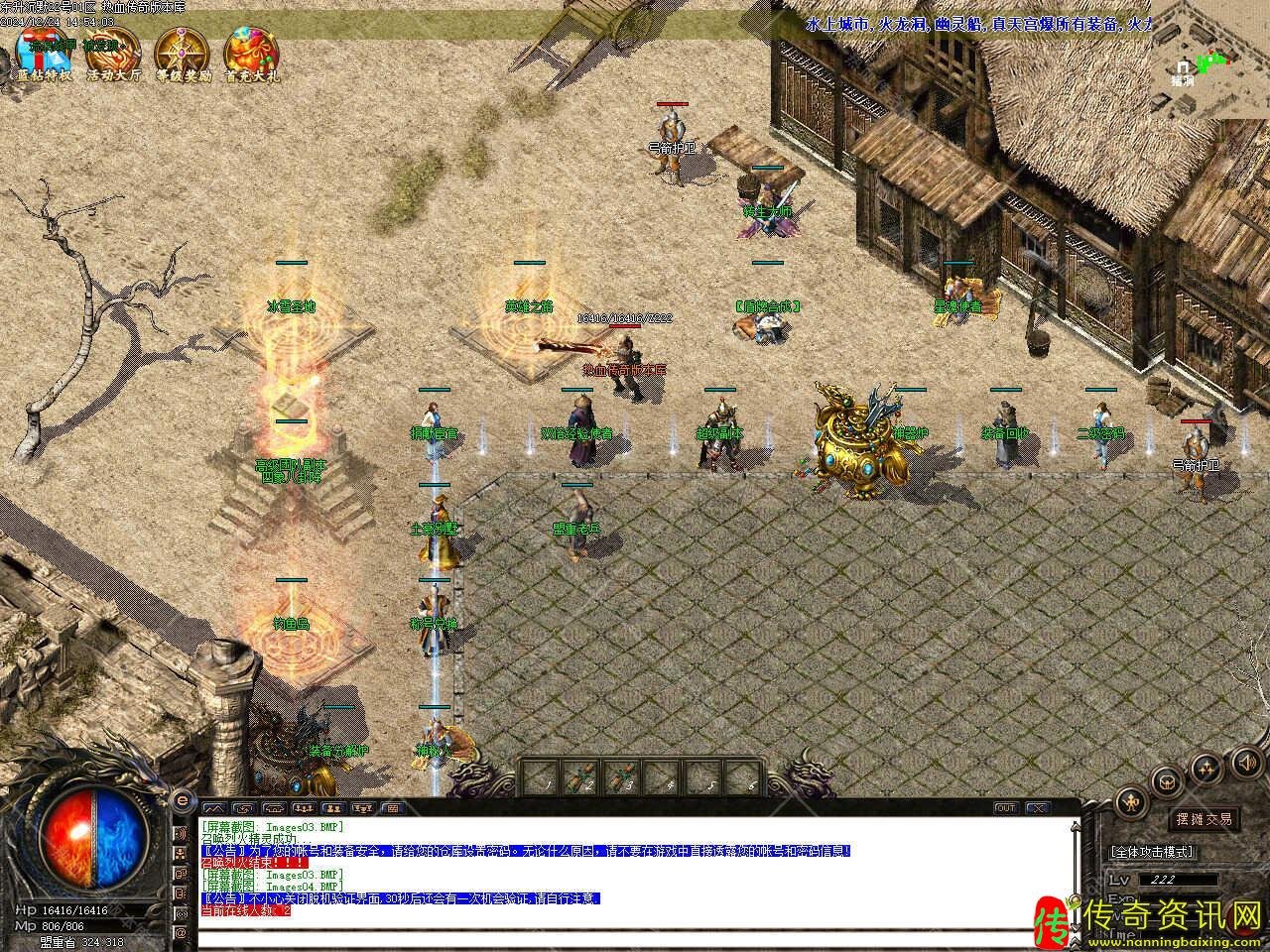Close the game with the X button

pos(1037,808)
